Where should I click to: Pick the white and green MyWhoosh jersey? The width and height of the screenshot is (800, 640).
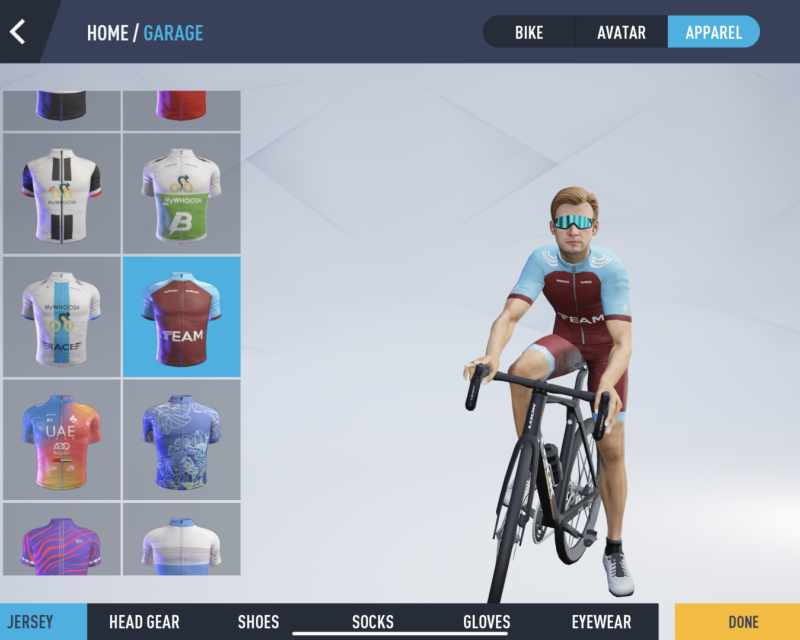pyautogui.click(x=181, y=193)
